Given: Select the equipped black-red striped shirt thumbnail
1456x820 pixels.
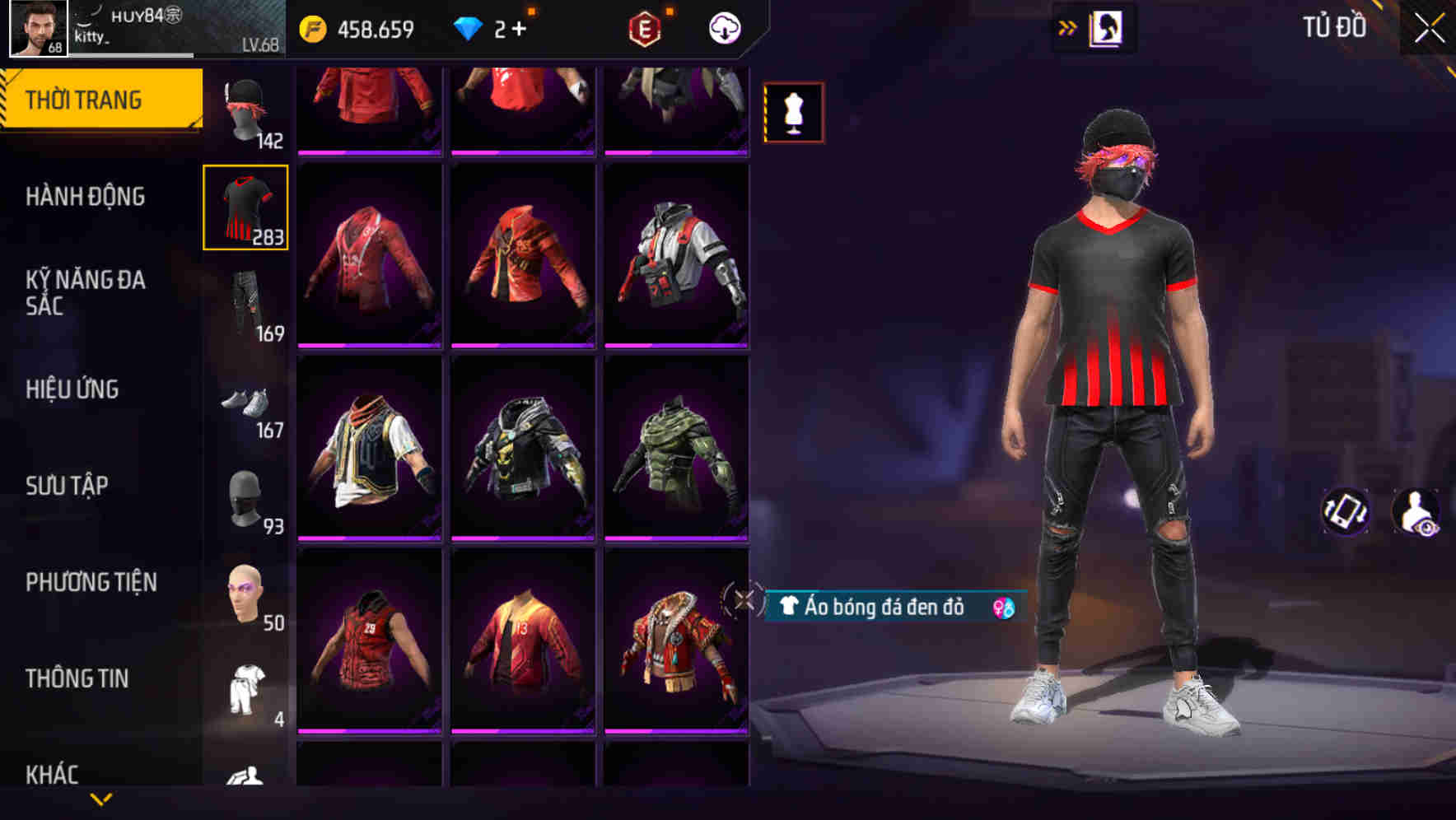Looking at the screenshot, I should point(245,207).
